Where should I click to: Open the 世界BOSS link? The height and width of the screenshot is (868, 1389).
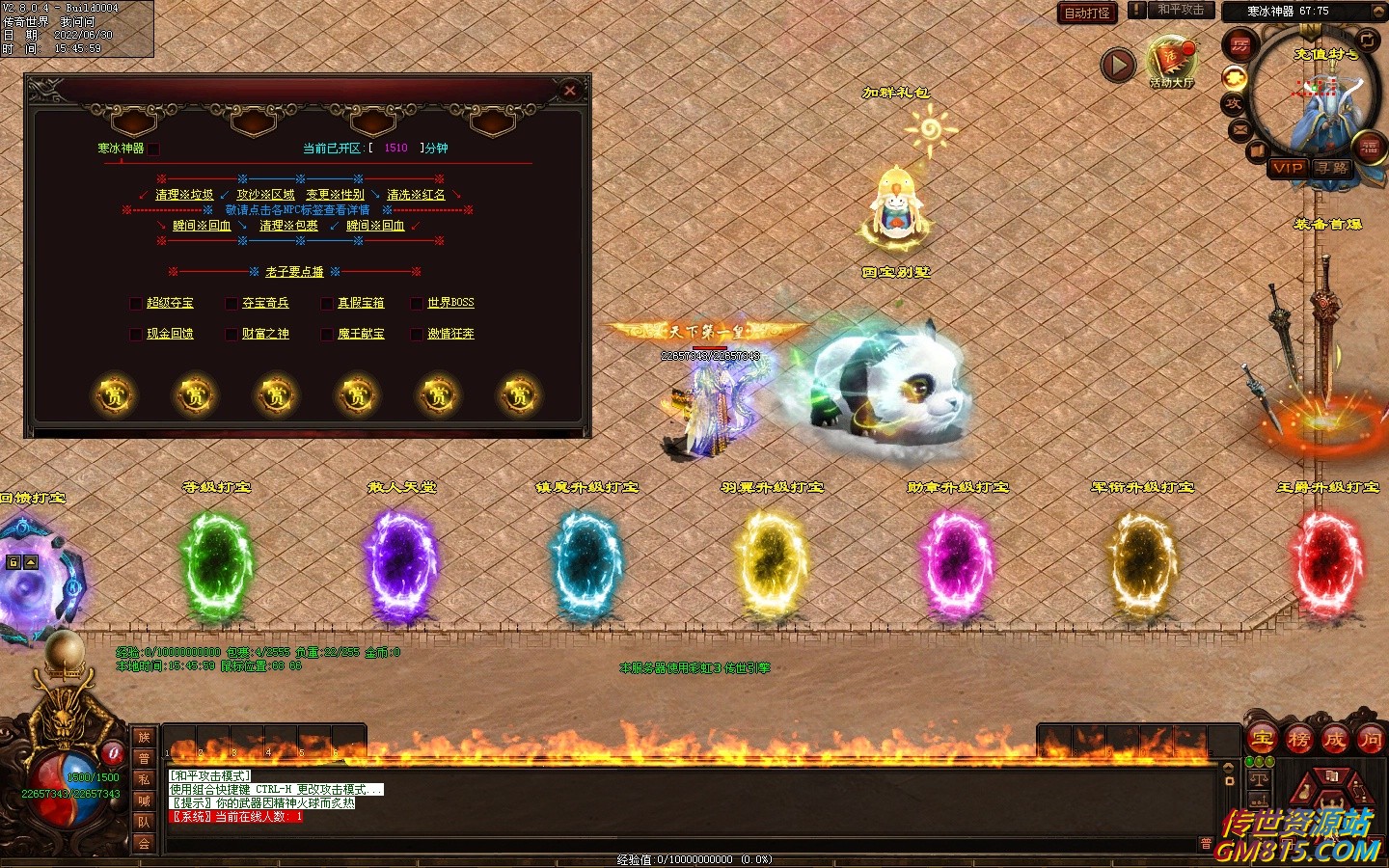click(450, 303)
